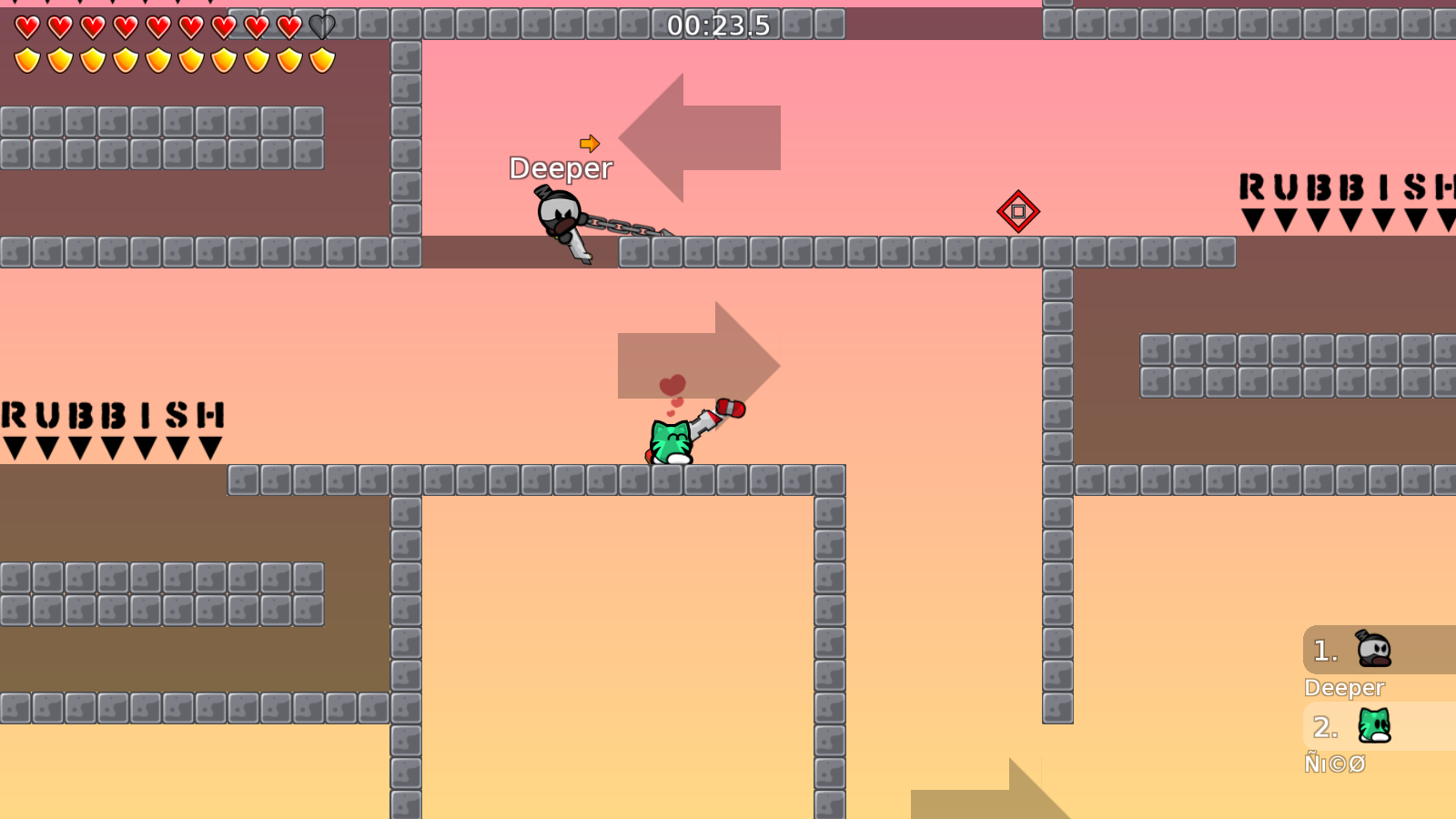Click the last golden shield icon
Viewport: 1456px width, 819px height.
[x=323, y=60]
